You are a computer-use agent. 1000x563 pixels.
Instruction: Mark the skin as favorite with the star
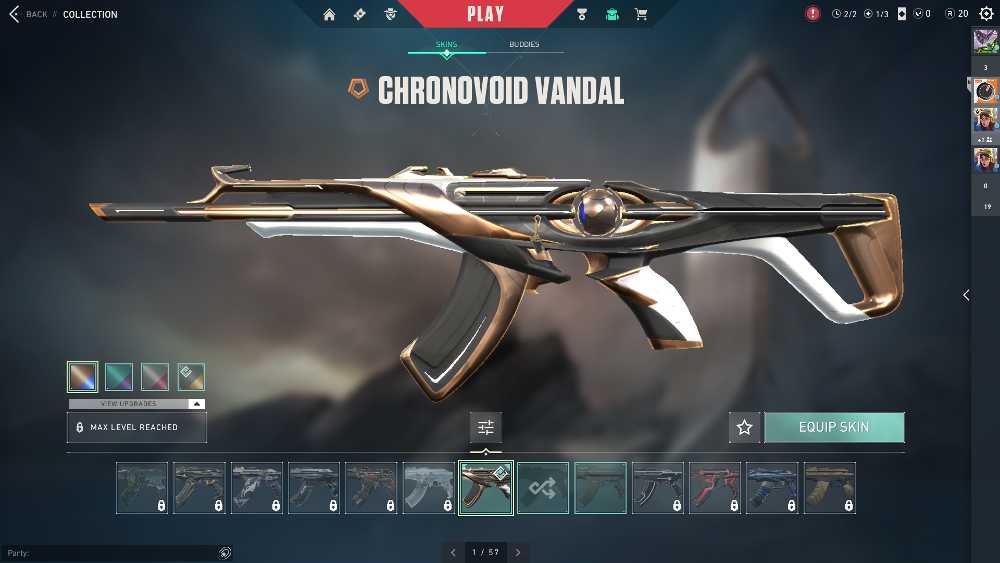744,427
